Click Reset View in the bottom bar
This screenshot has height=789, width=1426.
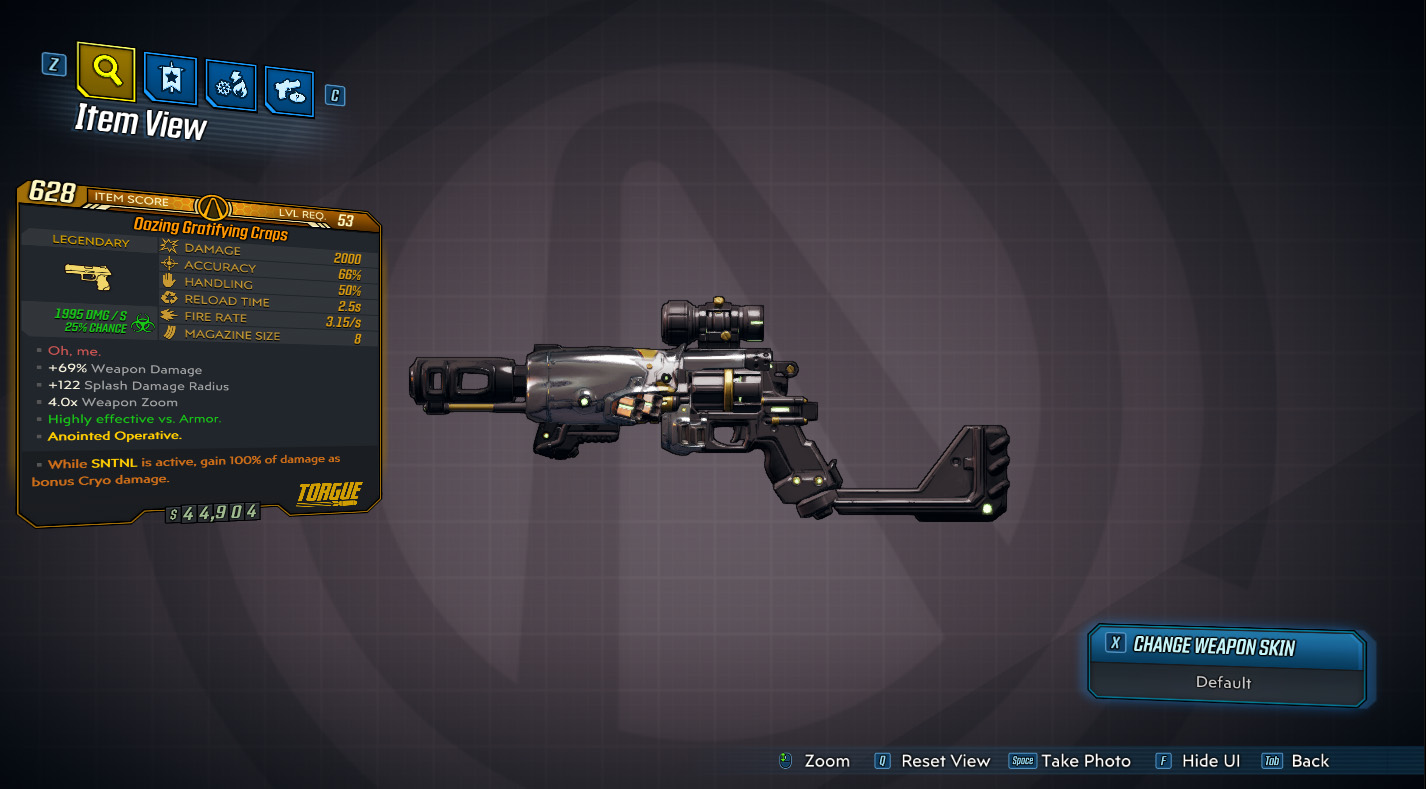948,760
